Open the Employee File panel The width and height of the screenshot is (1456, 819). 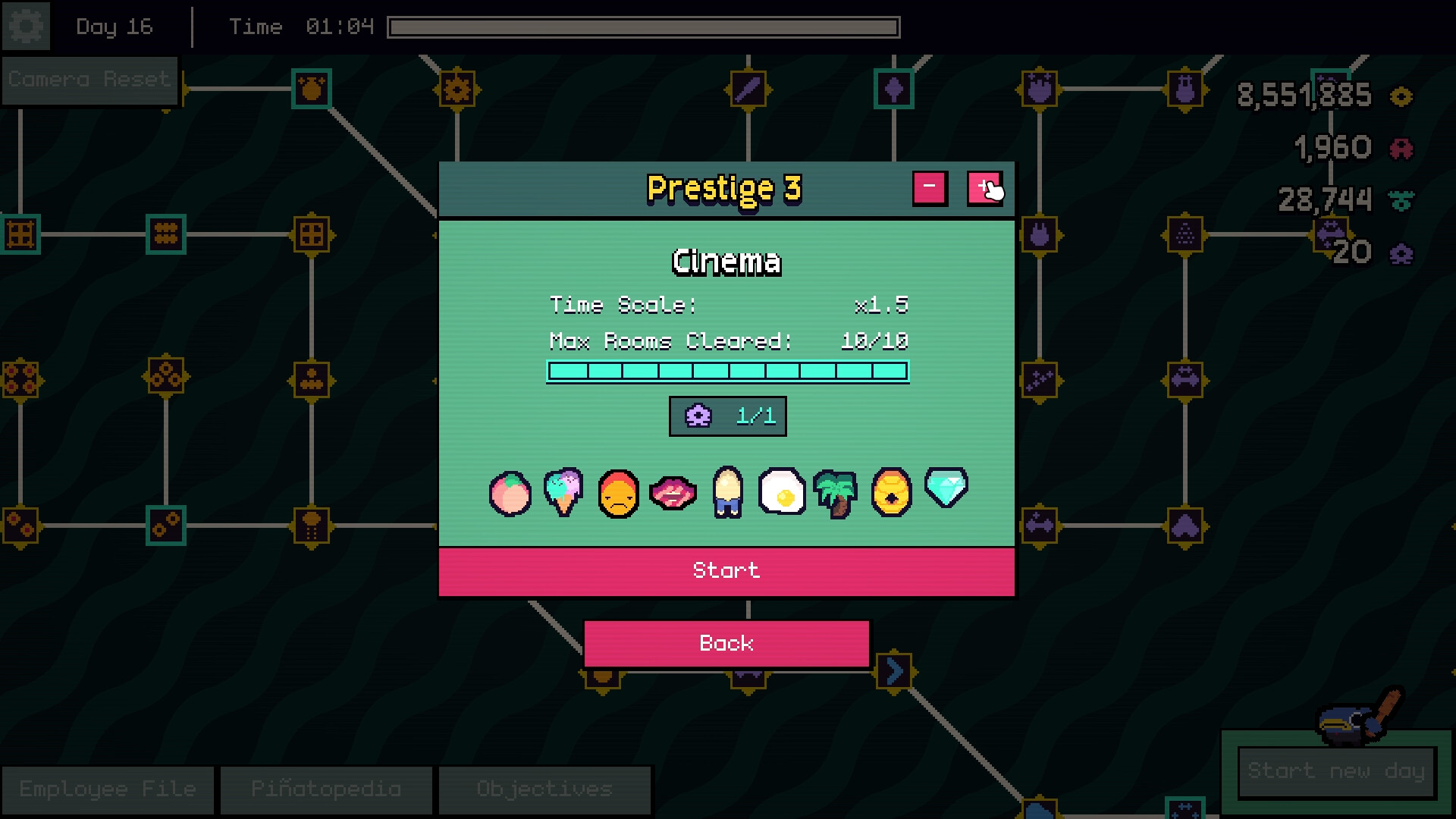(108, 789)
